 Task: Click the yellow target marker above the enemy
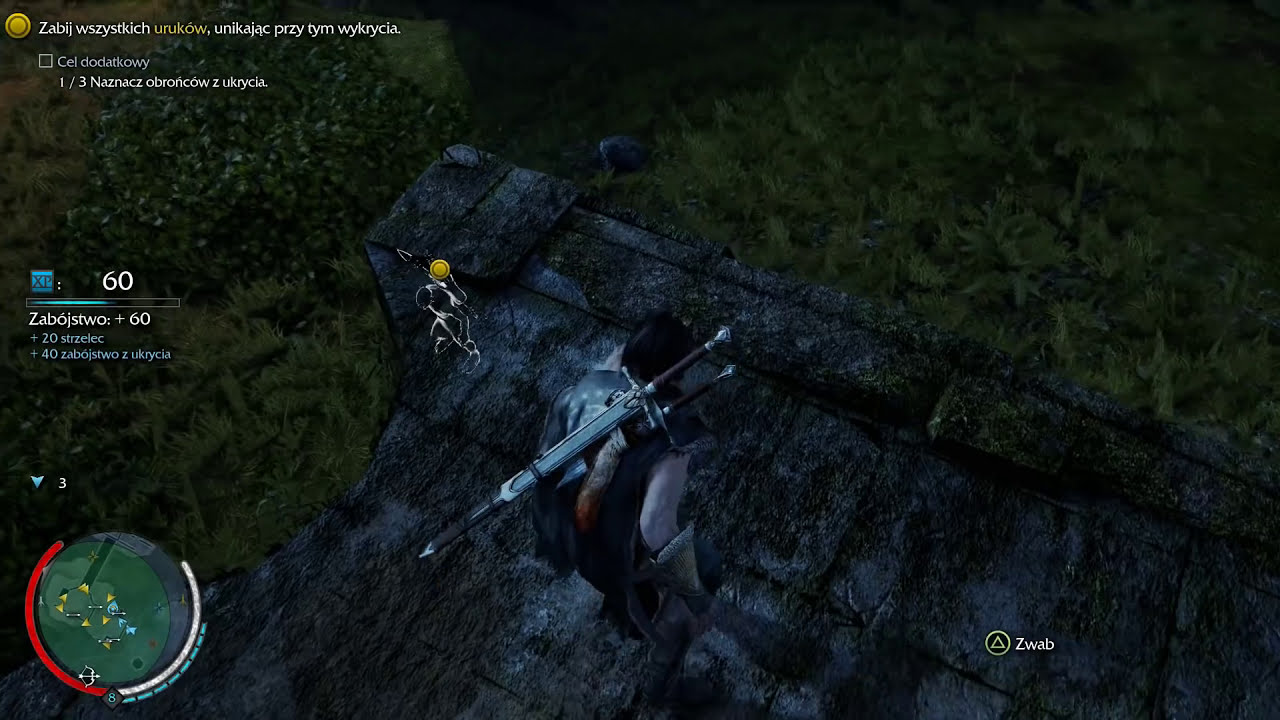[x=439, y=269]
